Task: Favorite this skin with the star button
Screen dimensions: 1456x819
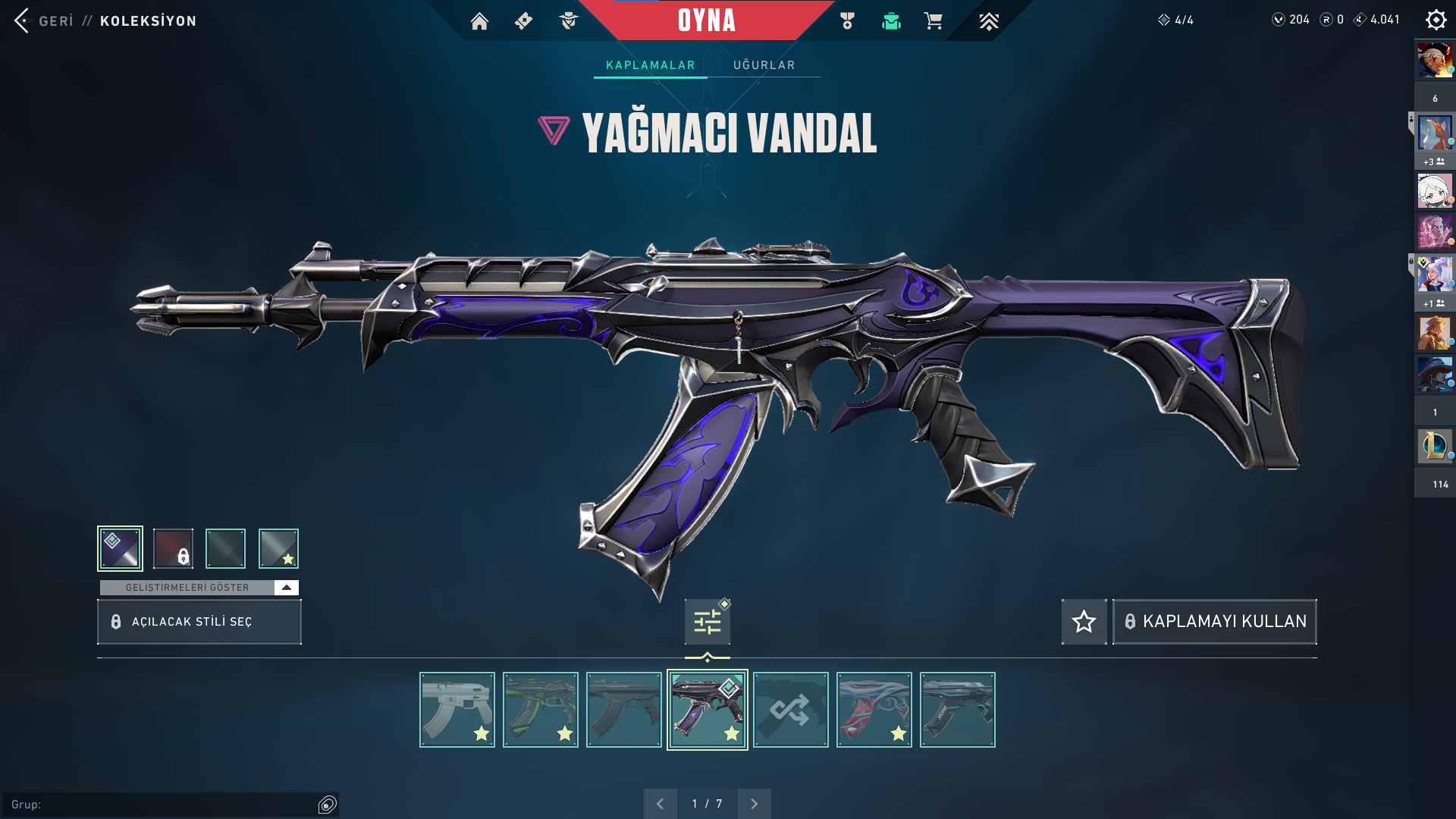Action: [1084, 622]
